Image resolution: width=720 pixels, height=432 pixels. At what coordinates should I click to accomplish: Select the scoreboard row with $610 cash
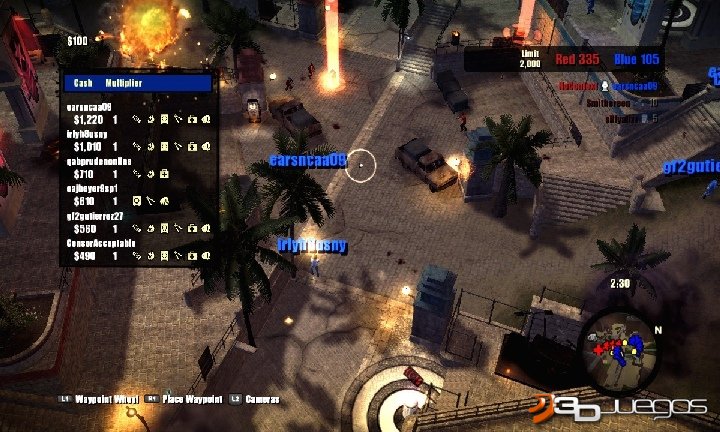tap(138, 195)
